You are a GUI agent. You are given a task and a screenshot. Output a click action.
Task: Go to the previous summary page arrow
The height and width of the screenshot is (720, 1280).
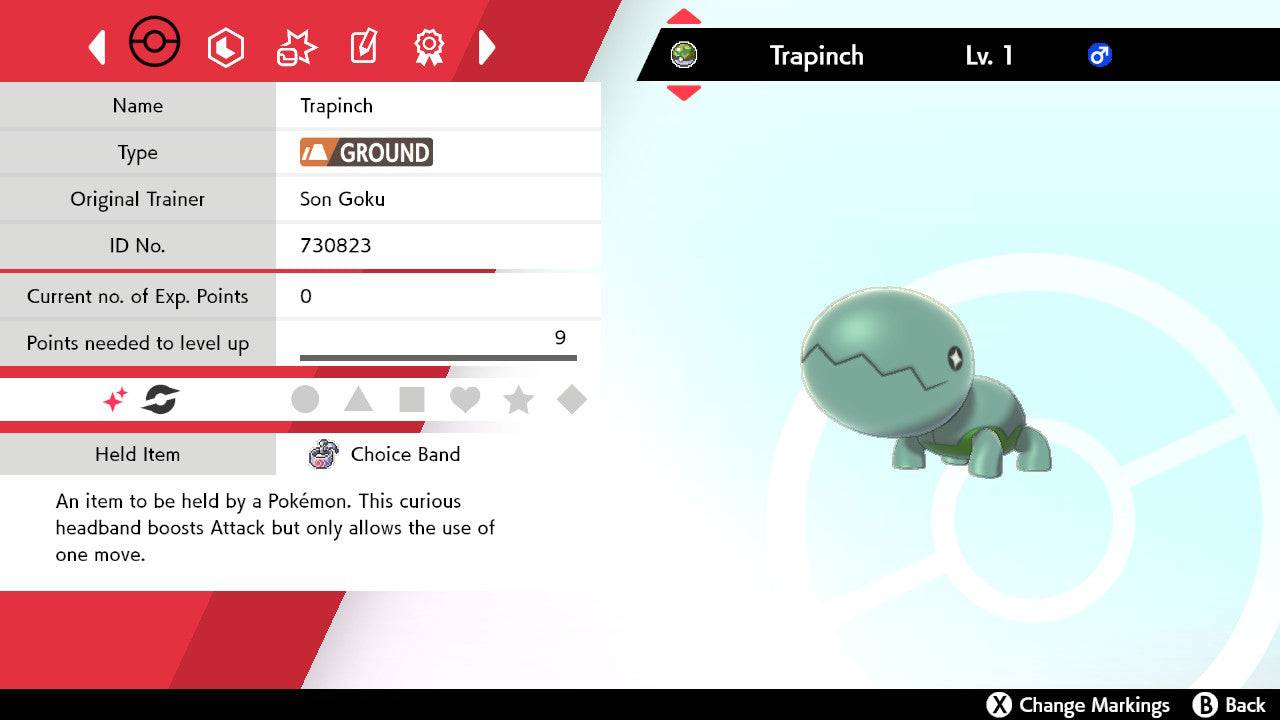[x=97, y=47]
